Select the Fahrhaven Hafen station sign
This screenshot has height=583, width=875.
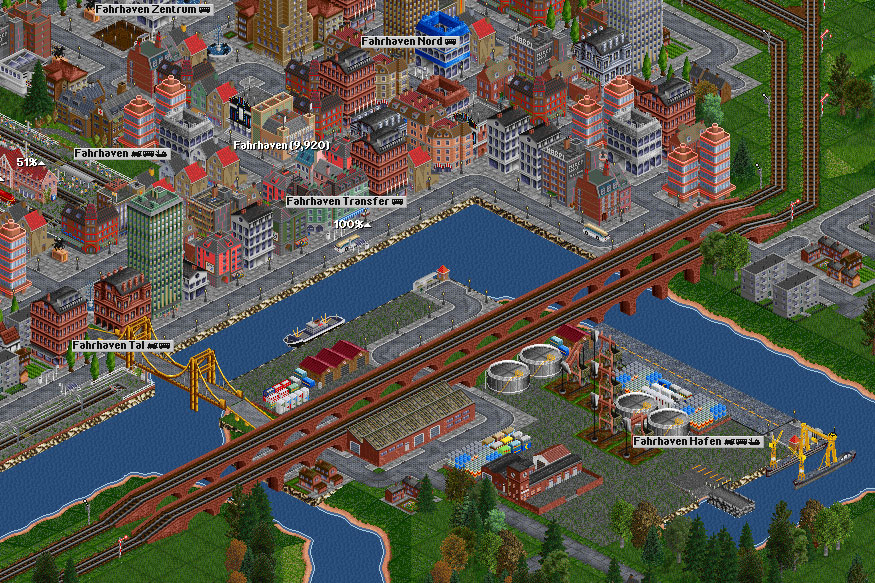coord(697,441)
